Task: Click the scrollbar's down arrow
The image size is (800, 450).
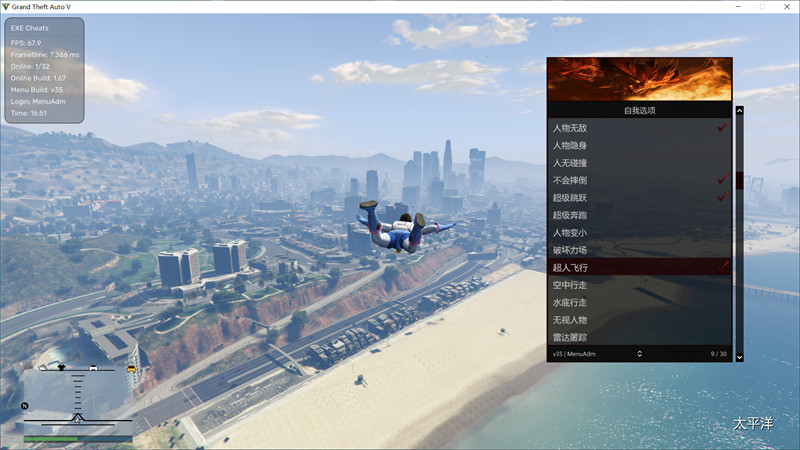Action: click(x=740, y=356)
